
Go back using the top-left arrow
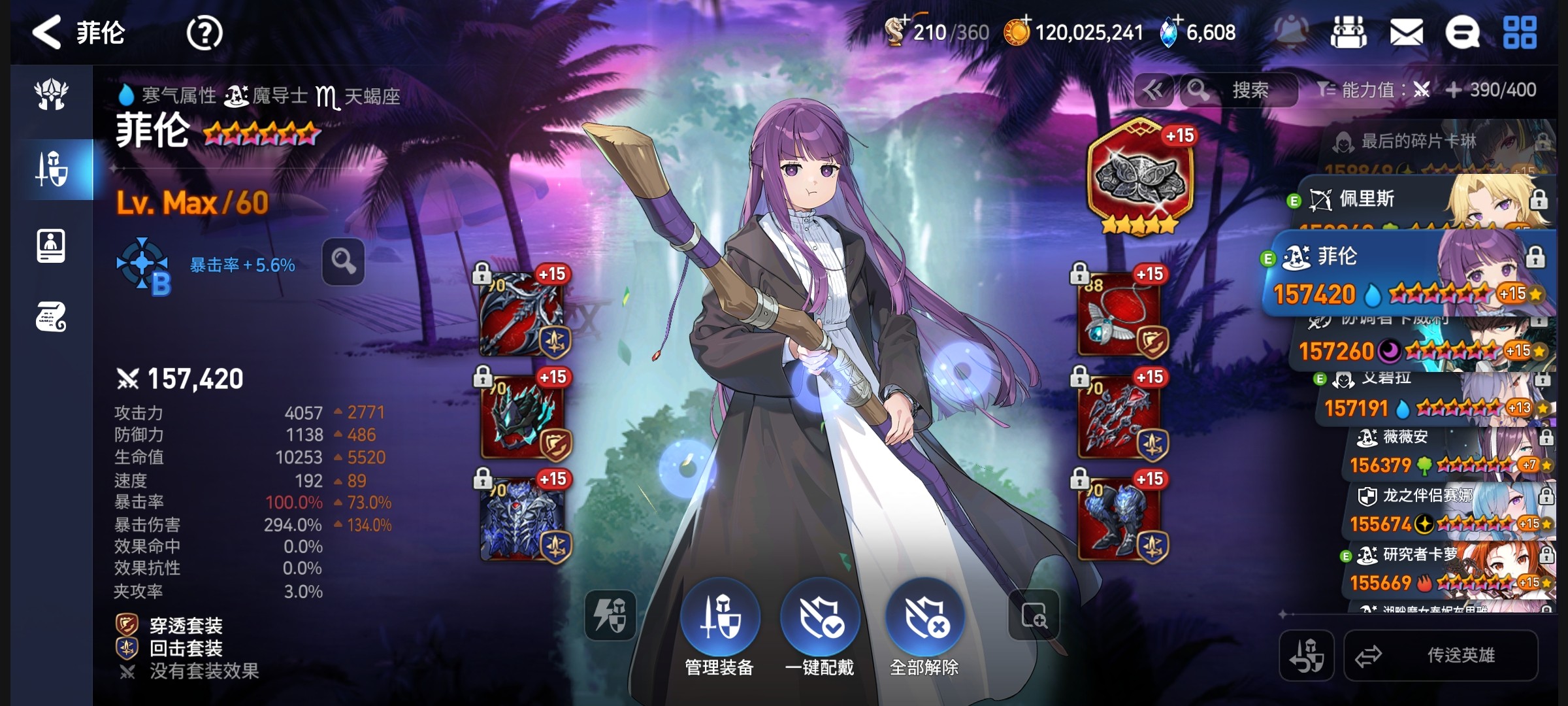coord(47,33)
